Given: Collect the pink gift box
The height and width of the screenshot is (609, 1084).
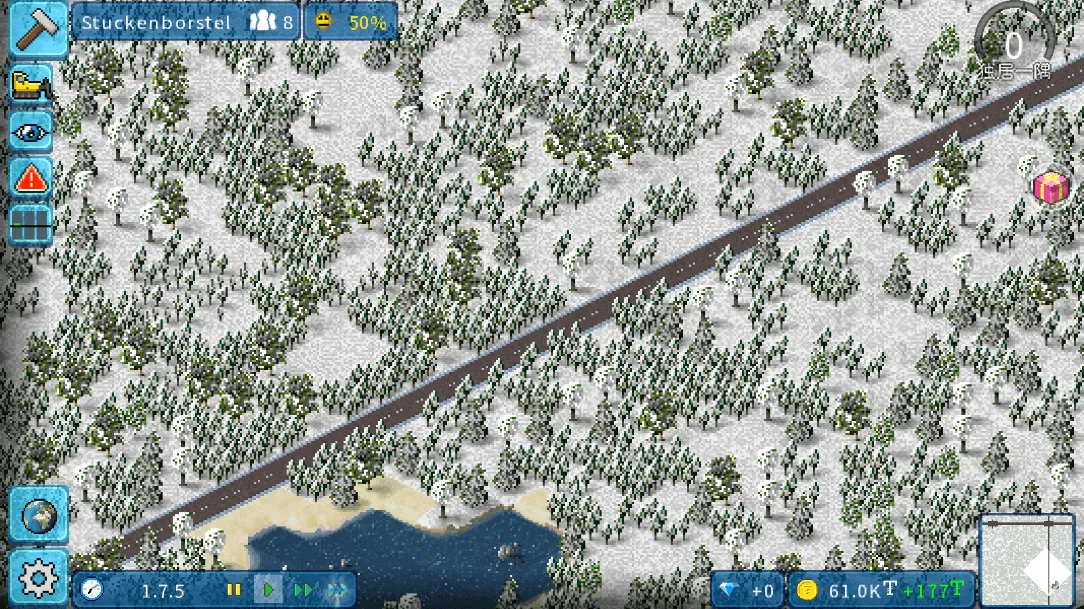Looking at the screenshot, I should pyautogui.click(x=1050, y=187).
